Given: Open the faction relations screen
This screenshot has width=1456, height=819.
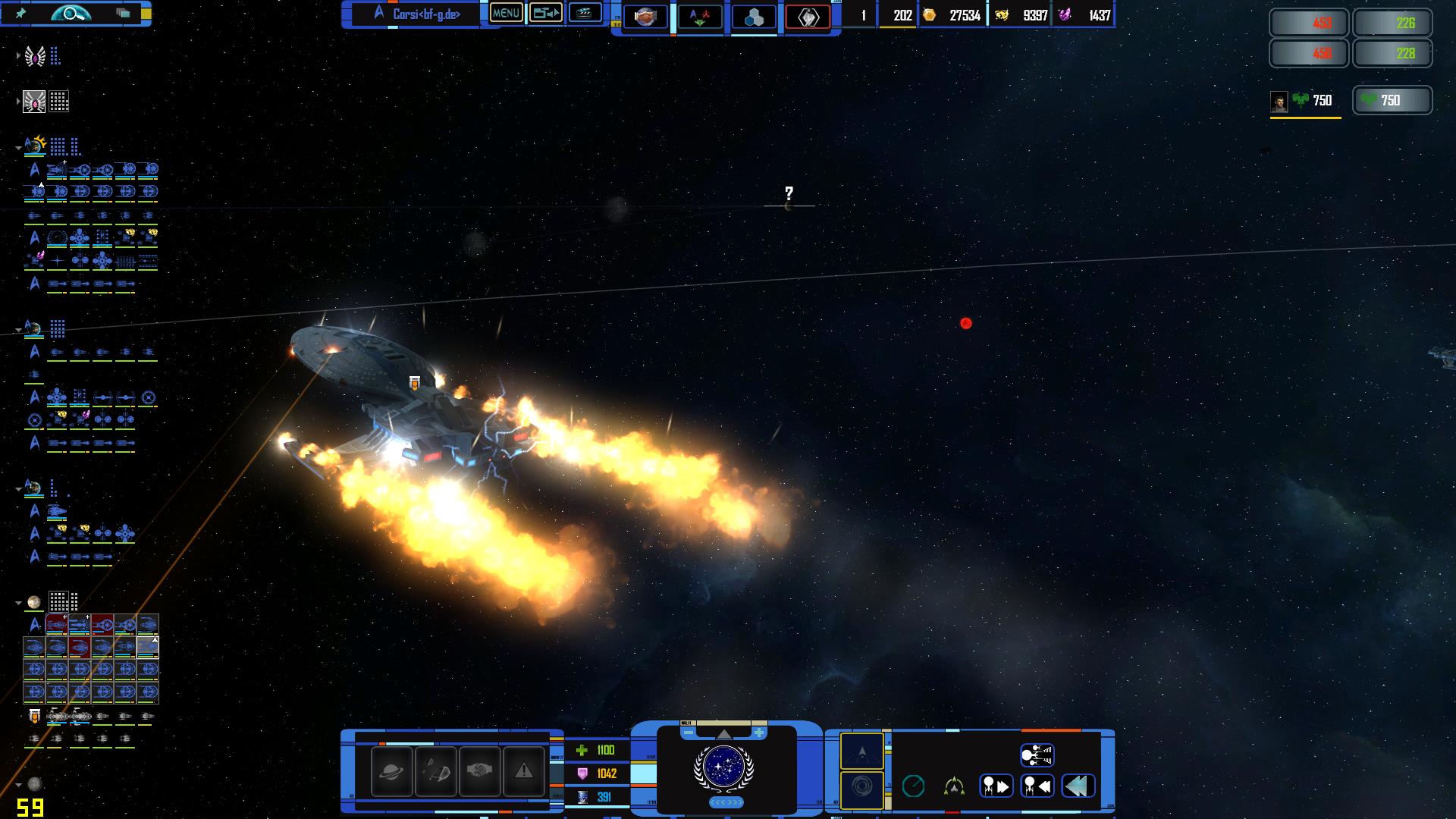Looking at the screenshot, I should pos(699,17).
